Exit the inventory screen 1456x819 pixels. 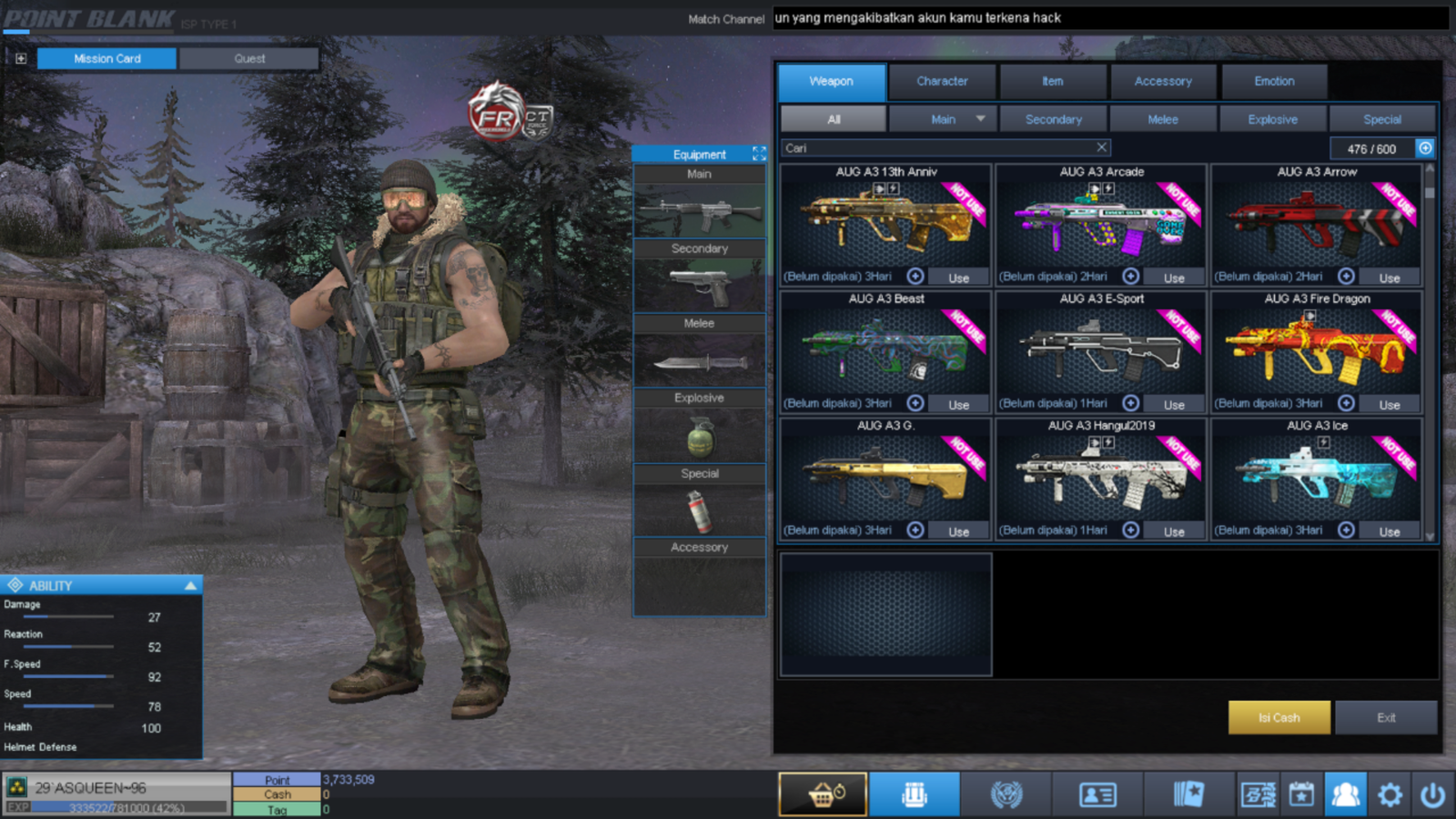pos(1385,717)
